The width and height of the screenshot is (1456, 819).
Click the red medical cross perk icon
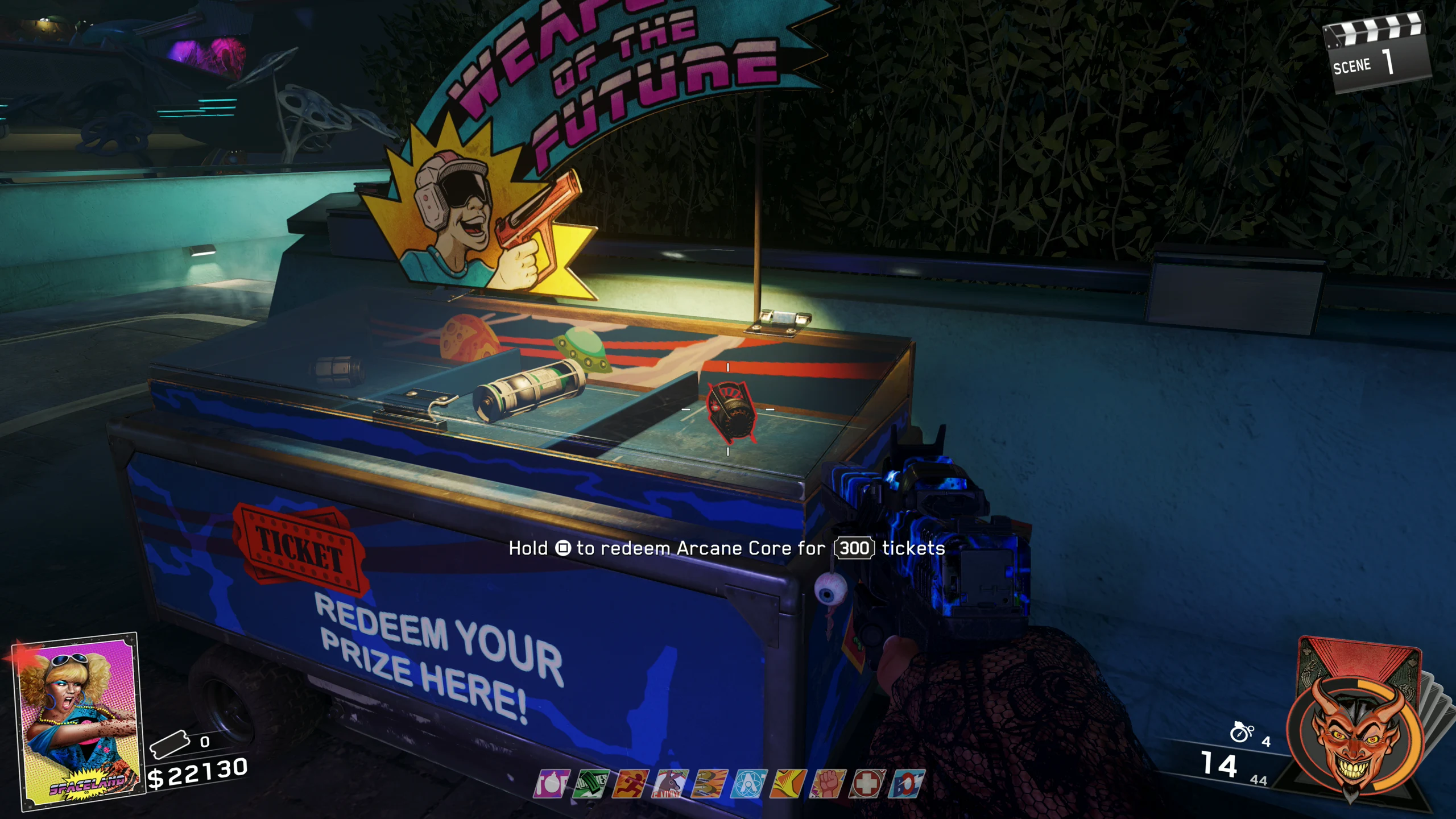(867, 784)
